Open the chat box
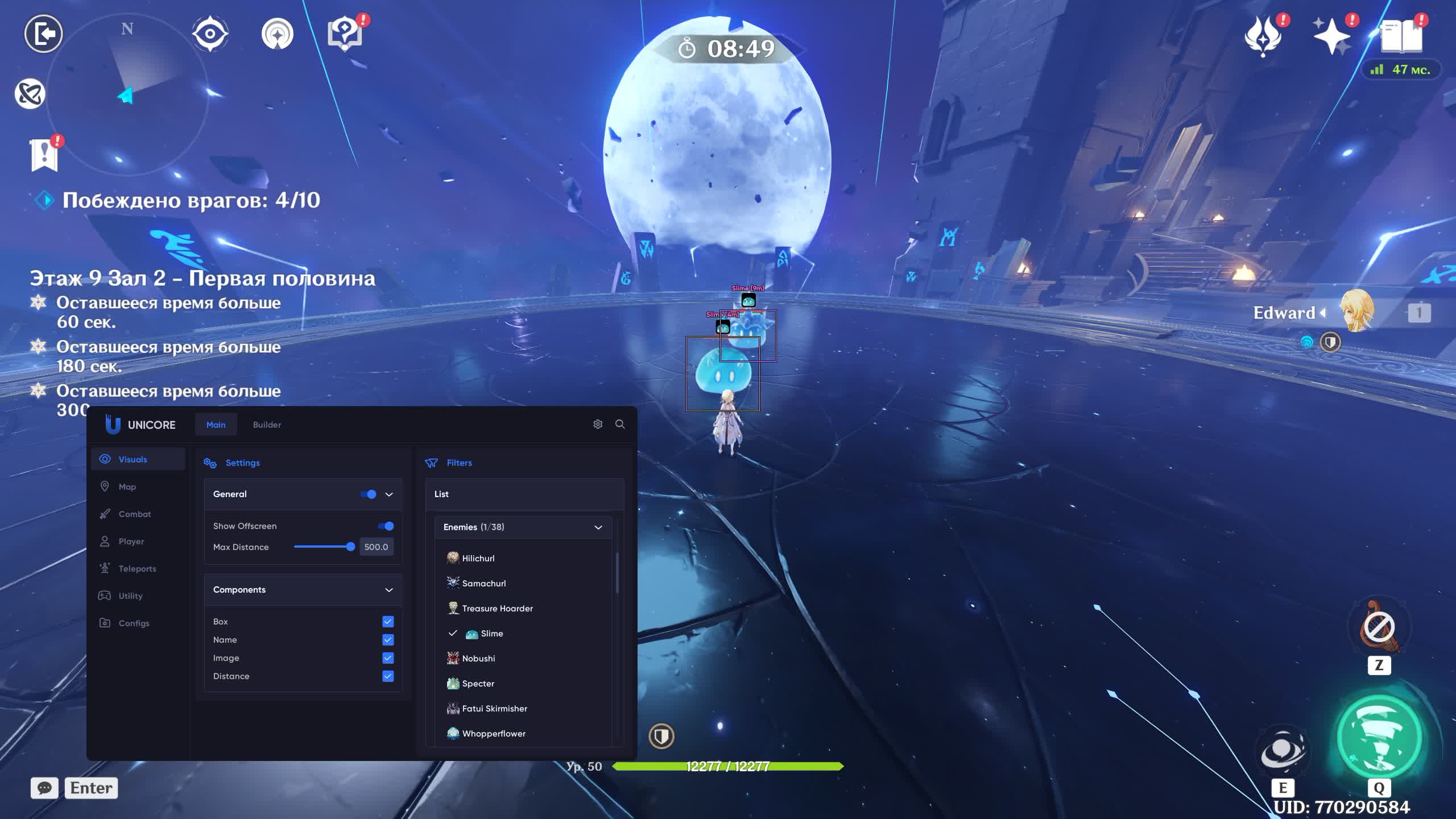Screen dimensions: 1456x819 [x=44, y=788]
